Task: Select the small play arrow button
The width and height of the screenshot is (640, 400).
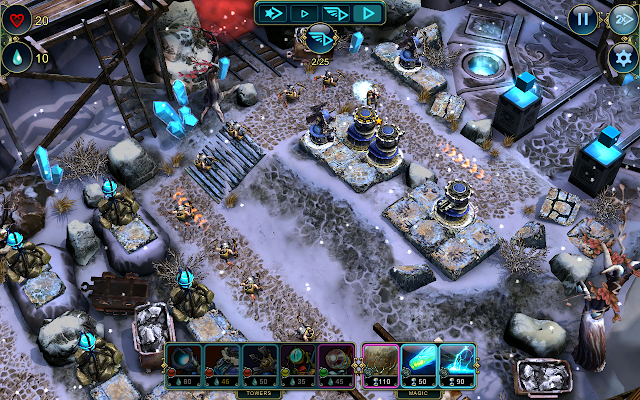Action: 303,13
